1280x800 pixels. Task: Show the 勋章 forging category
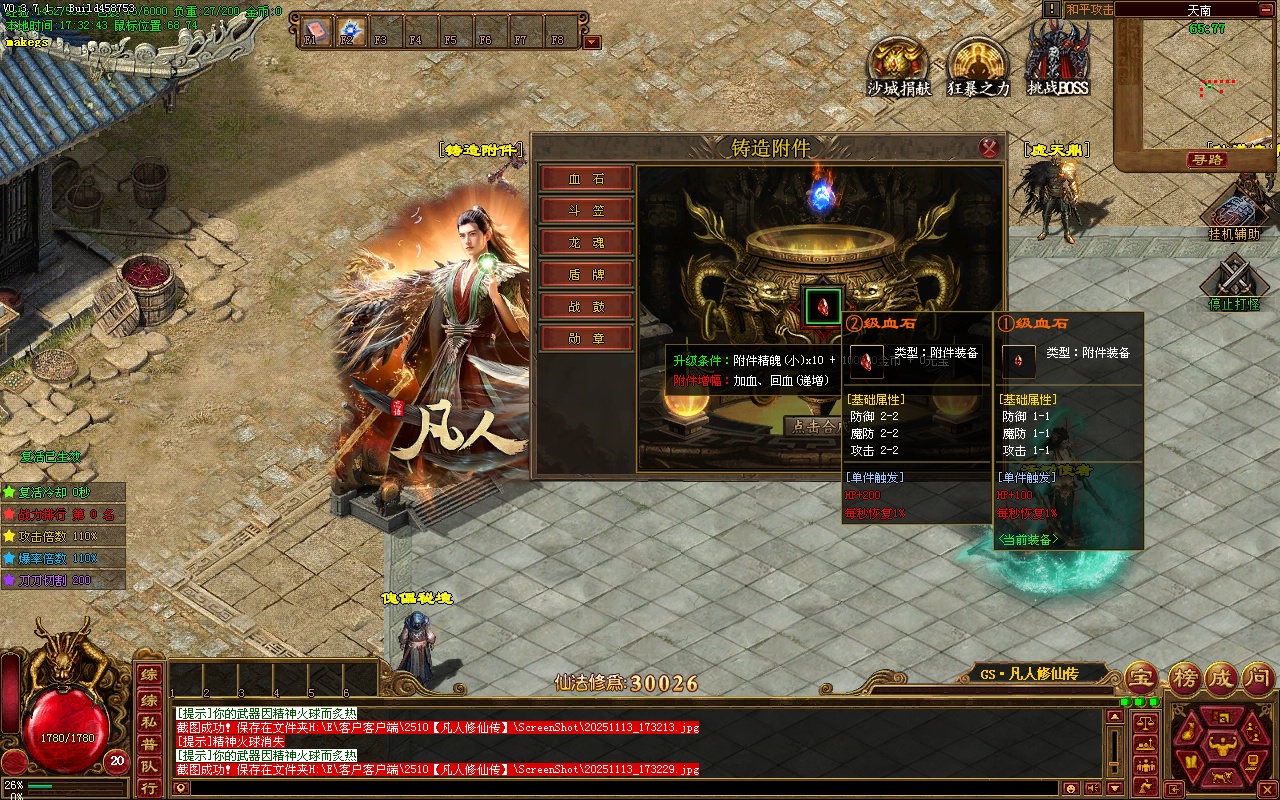[x=587, y=339]
